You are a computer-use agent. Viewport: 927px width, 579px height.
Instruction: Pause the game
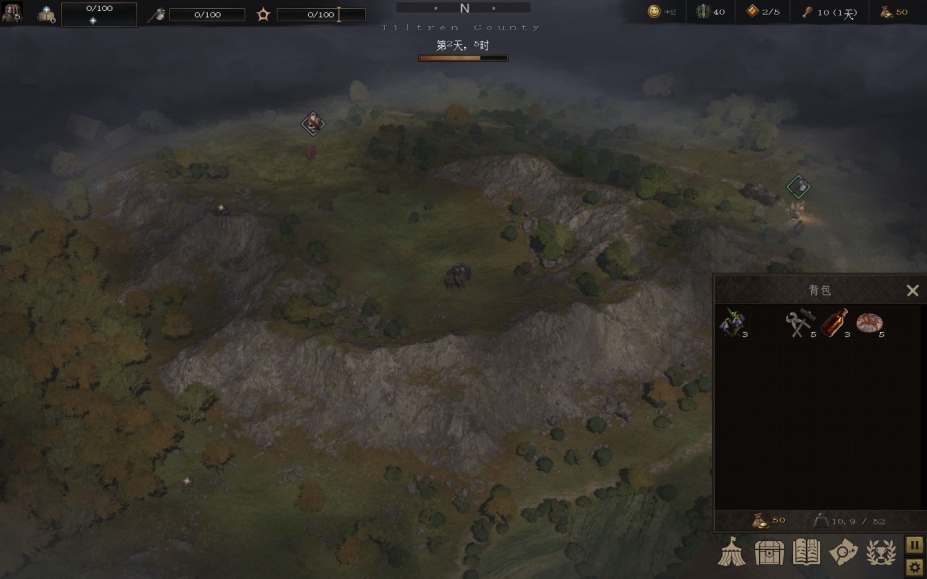(914, 544)
